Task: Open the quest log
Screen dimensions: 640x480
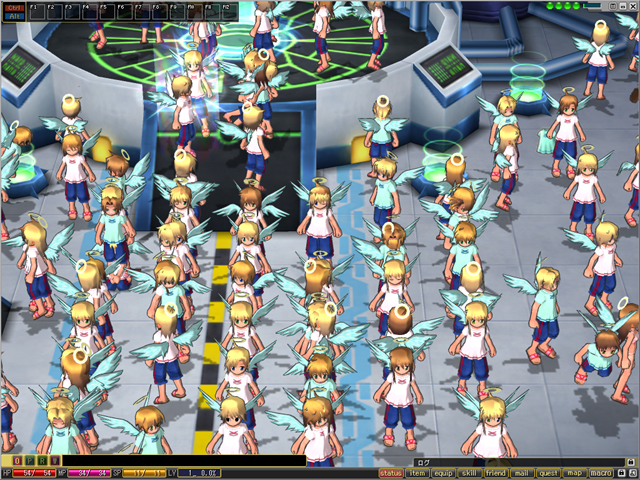Action: 548,473
